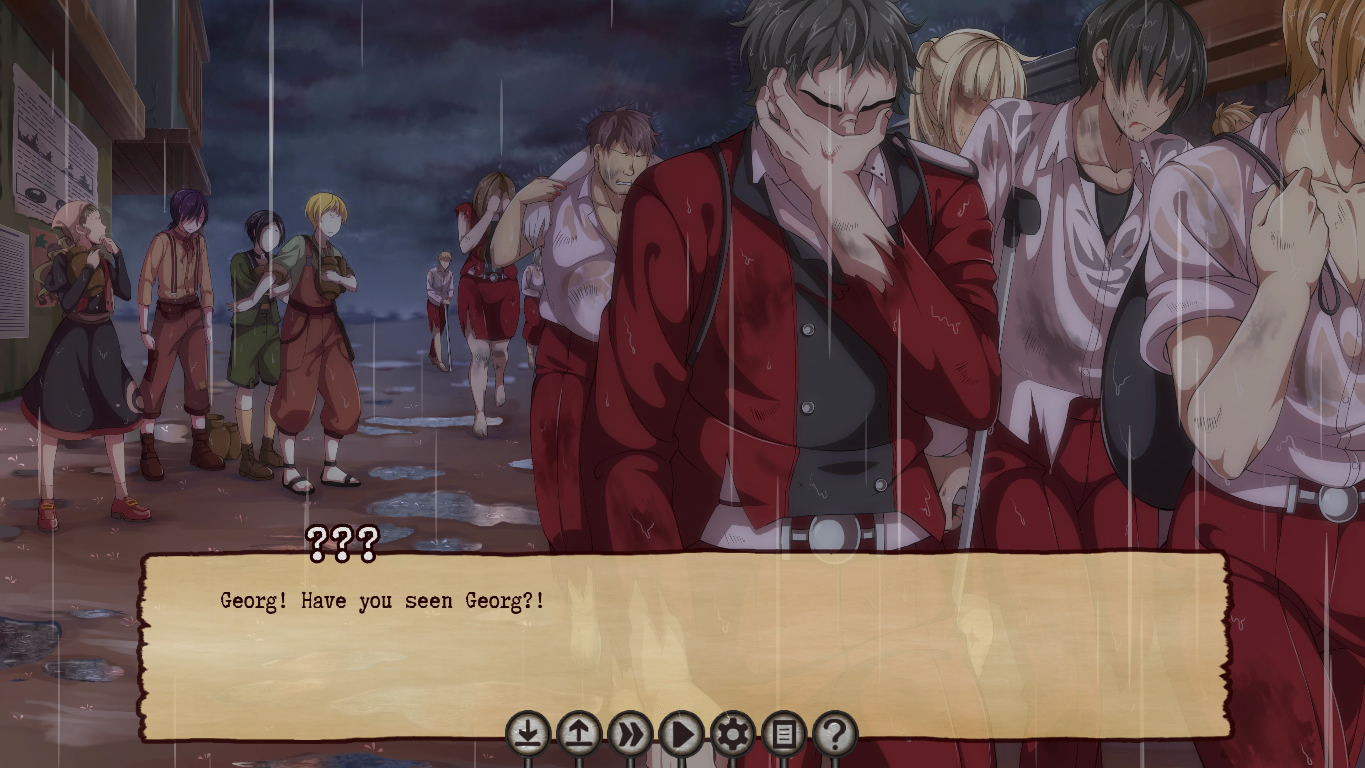Advance the dialogue by clicking the text box
This screenshot has height=768, width=1365.
684,640
